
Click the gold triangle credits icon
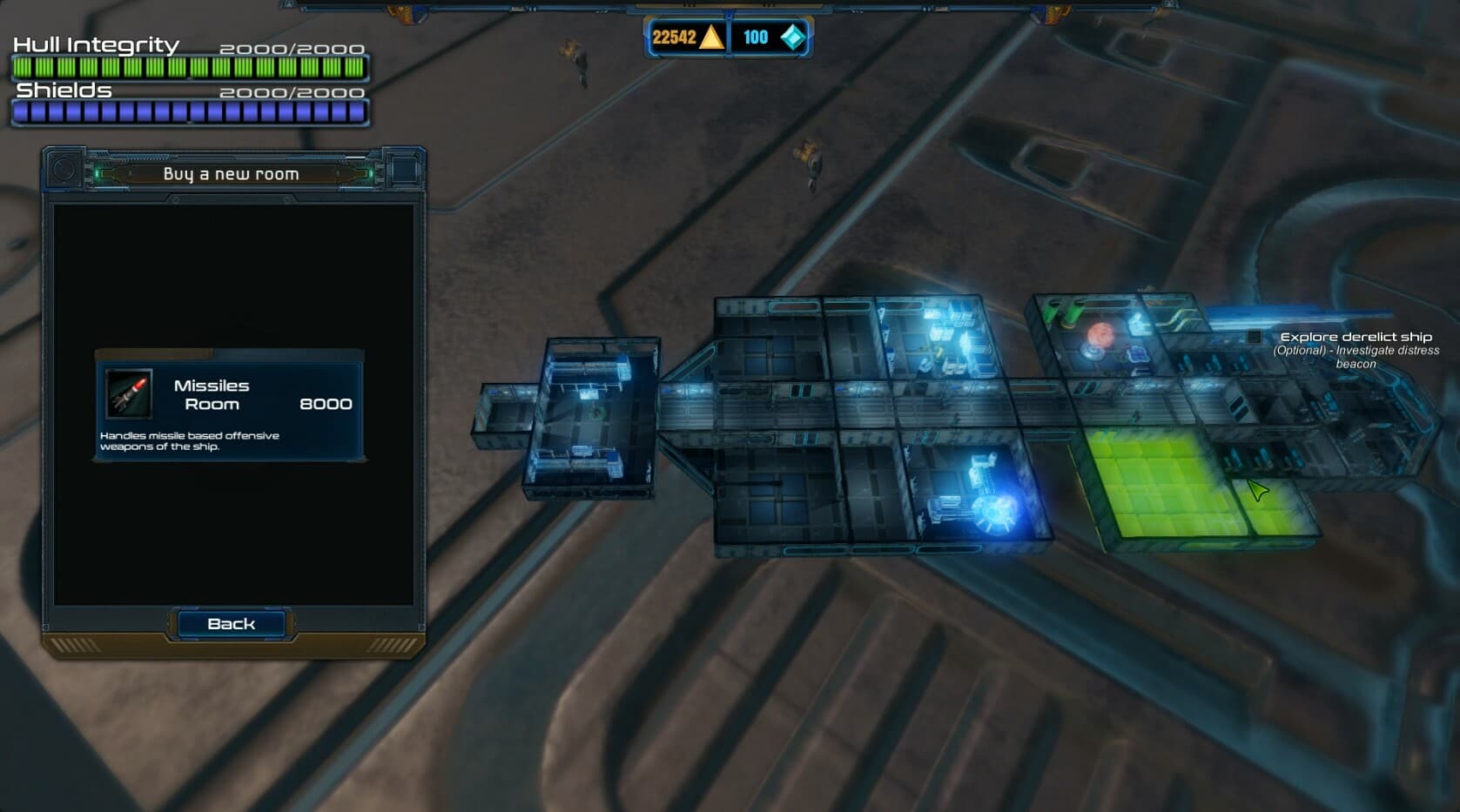coord(711,37)
